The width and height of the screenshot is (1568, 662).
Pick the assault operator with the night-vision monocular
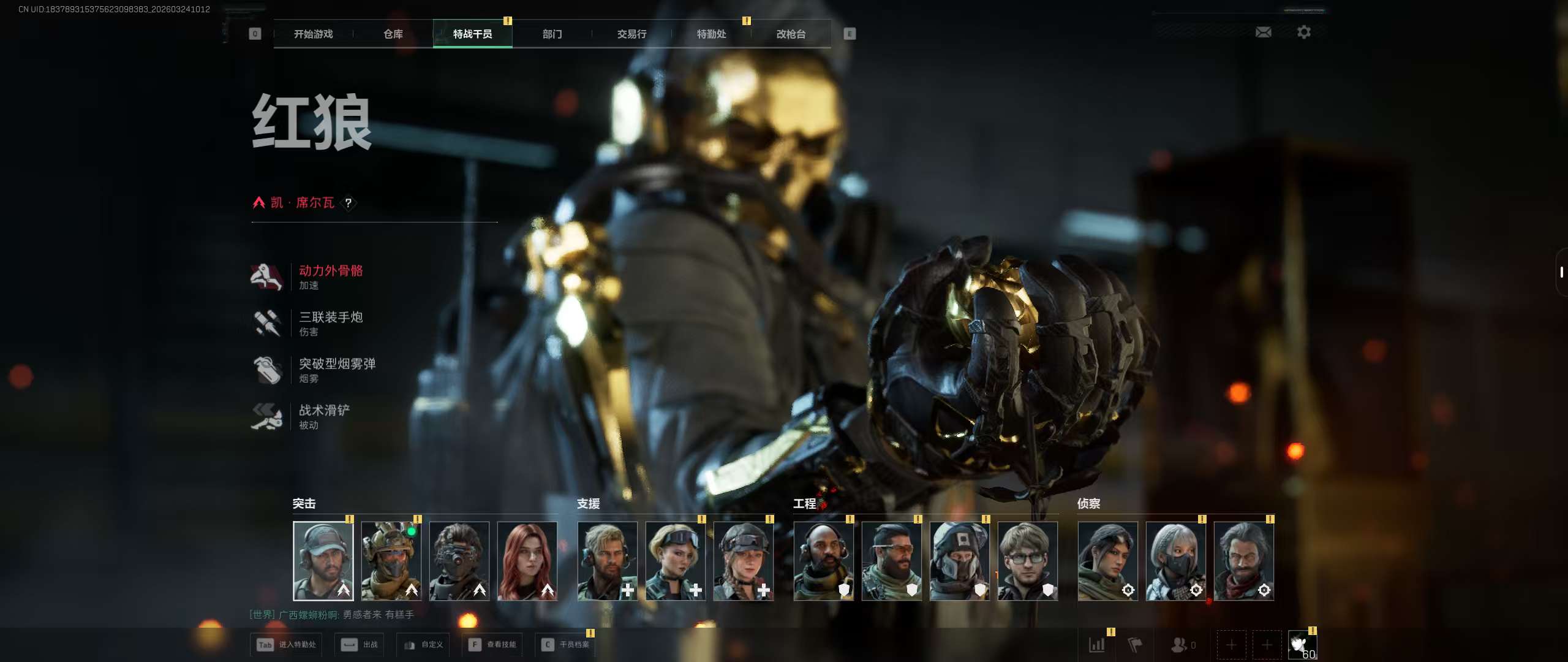tap(459, 560)
